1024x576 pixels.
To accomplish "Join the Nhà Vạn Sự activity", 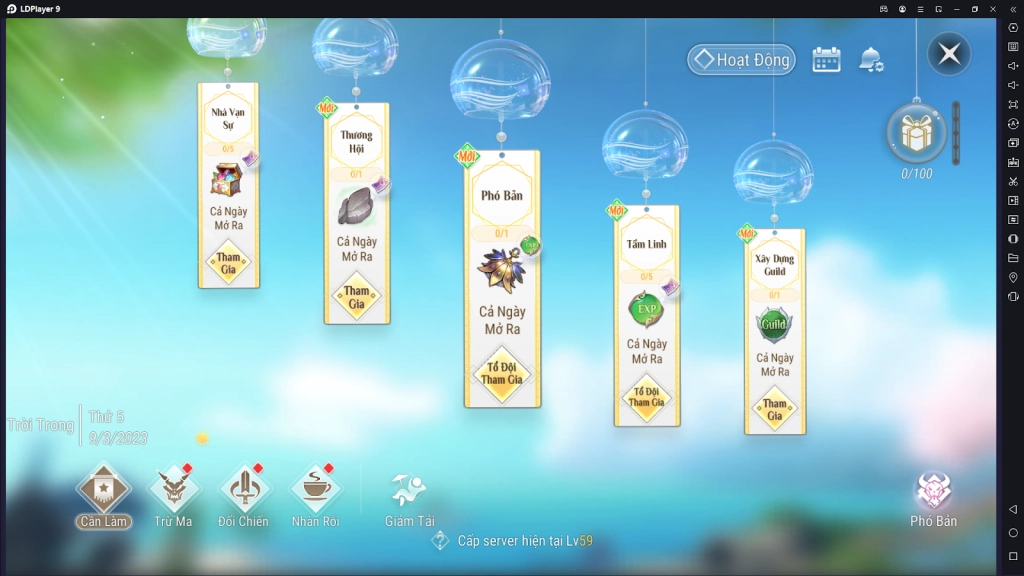I will pyautogui.click(x=229, y=263).
